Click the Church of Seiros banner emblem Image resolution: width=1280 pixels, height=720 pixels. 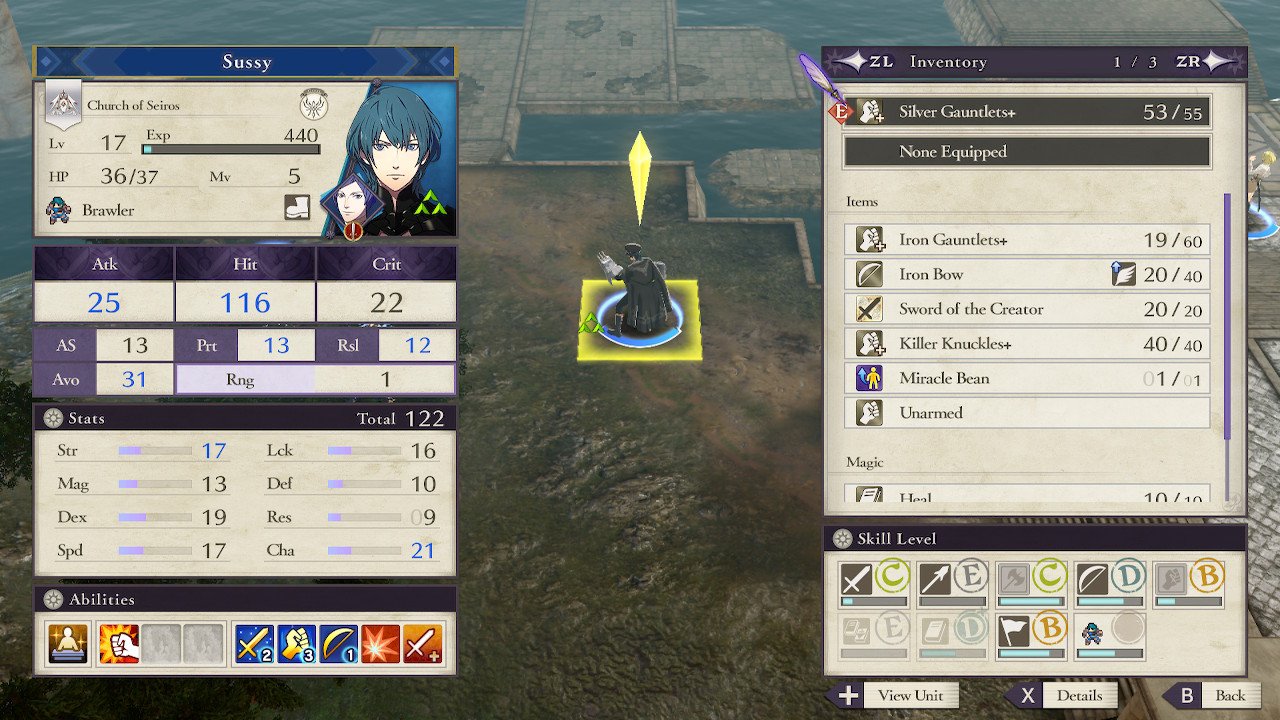[x=62, y=104]
